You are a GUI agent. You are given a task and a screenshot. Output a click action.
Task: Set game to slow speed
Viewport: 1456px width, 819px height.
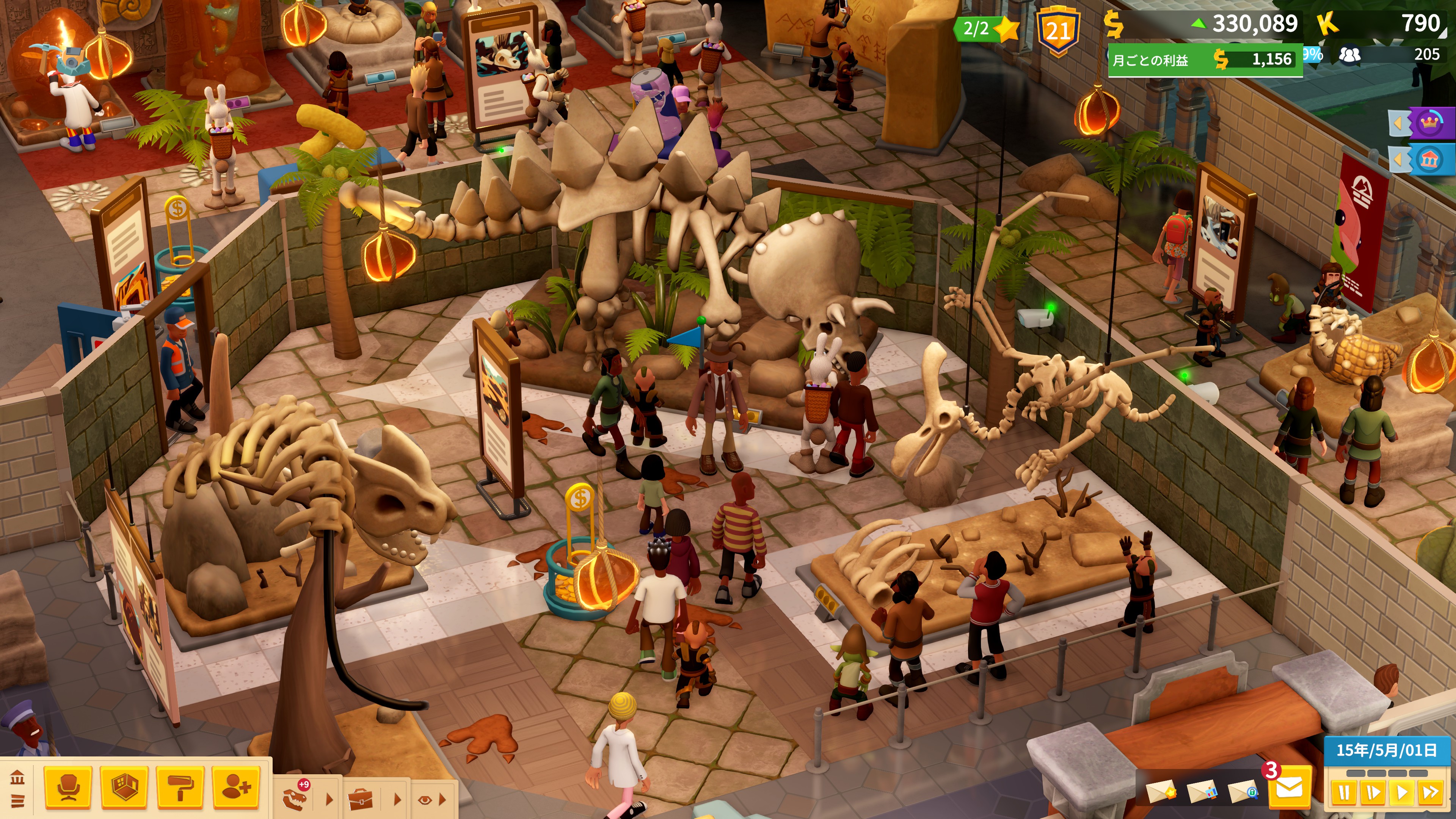click(x=1372, y=792)
